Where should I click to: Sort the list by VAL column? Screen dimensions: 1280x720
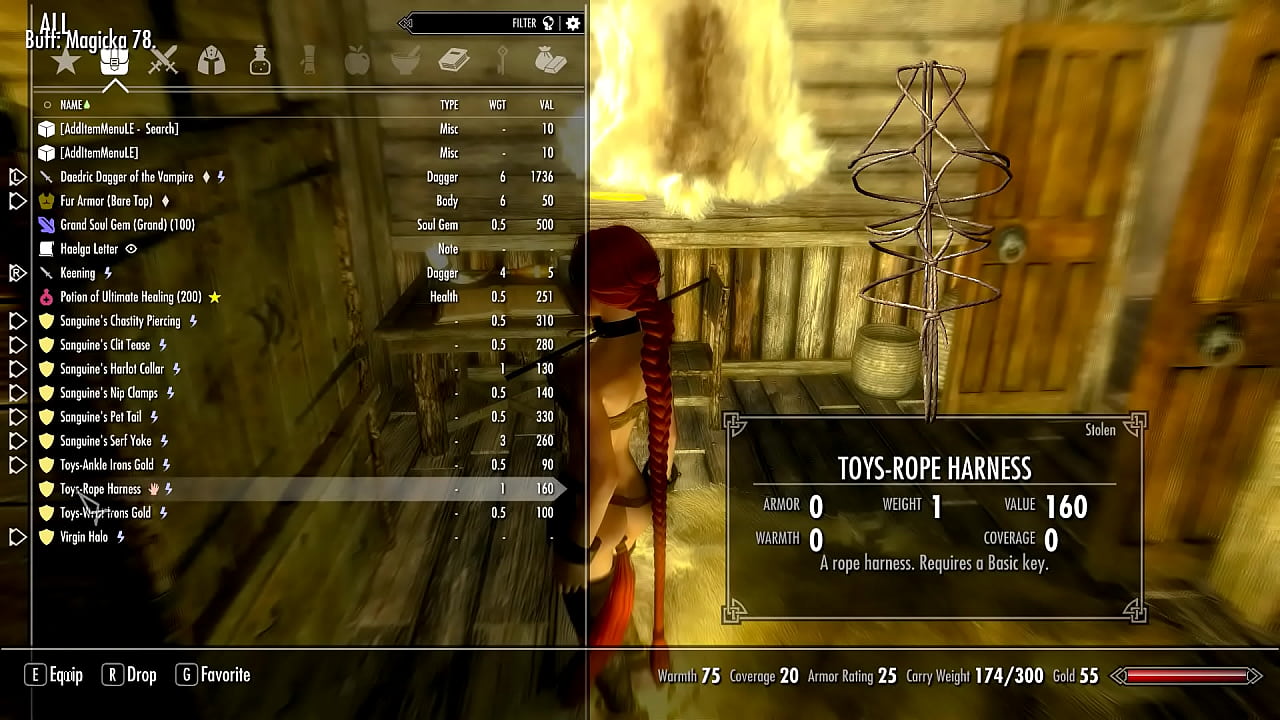[x=546, y=105]
